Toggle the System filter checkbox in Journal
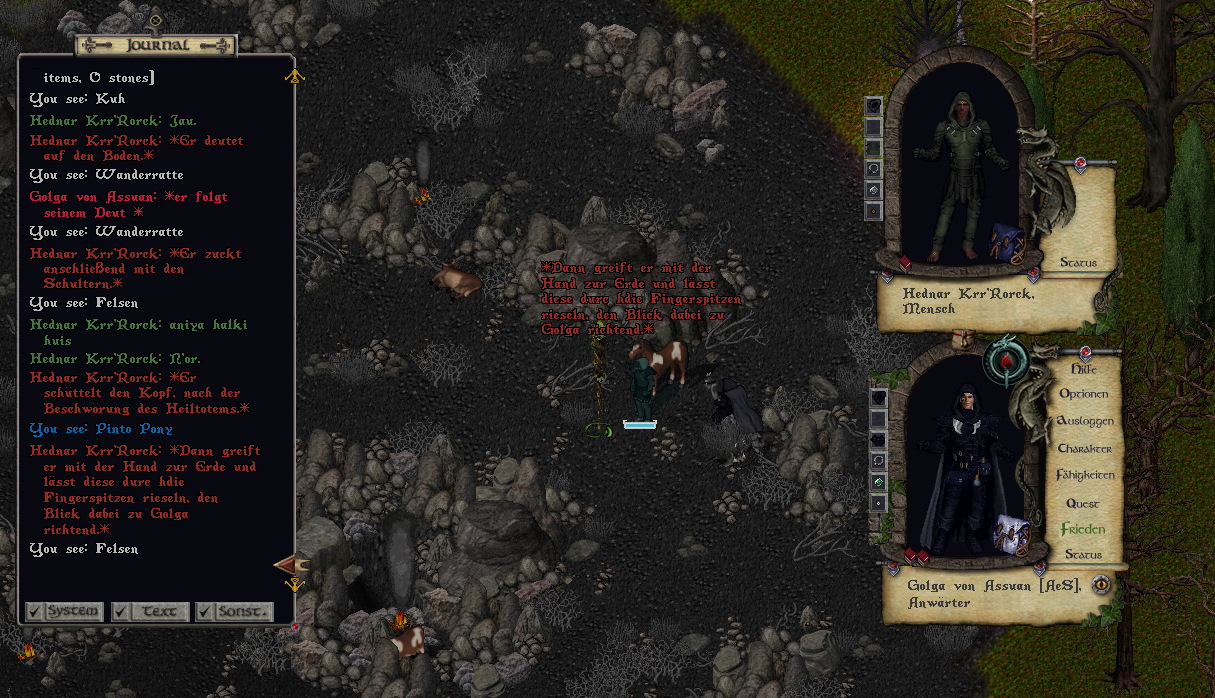Viewport: 1215px width, 698px height. pos(36,611)
